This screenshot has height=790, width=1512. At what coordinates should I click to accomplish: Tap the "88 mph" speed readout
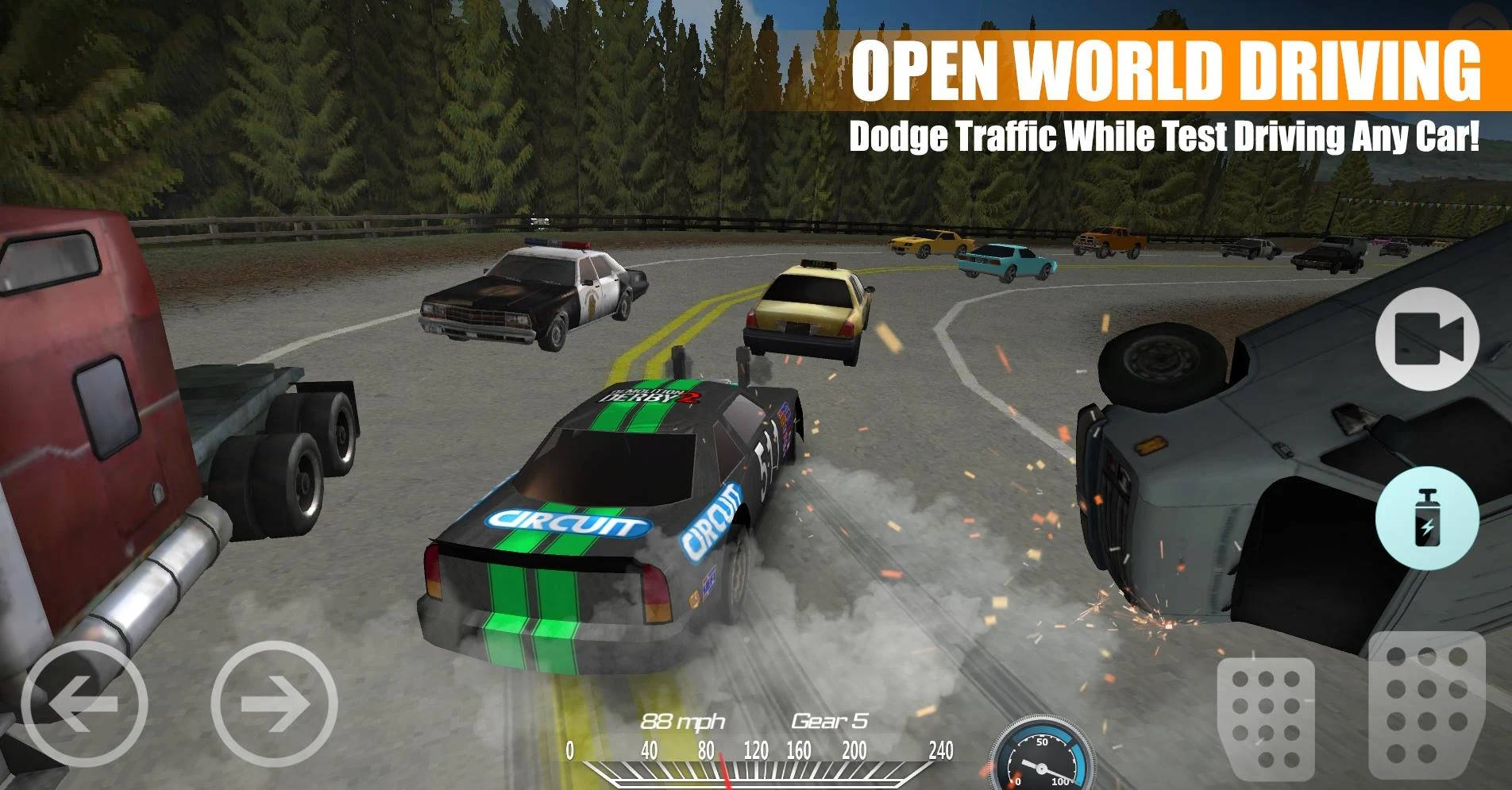[x=685, y=719]
